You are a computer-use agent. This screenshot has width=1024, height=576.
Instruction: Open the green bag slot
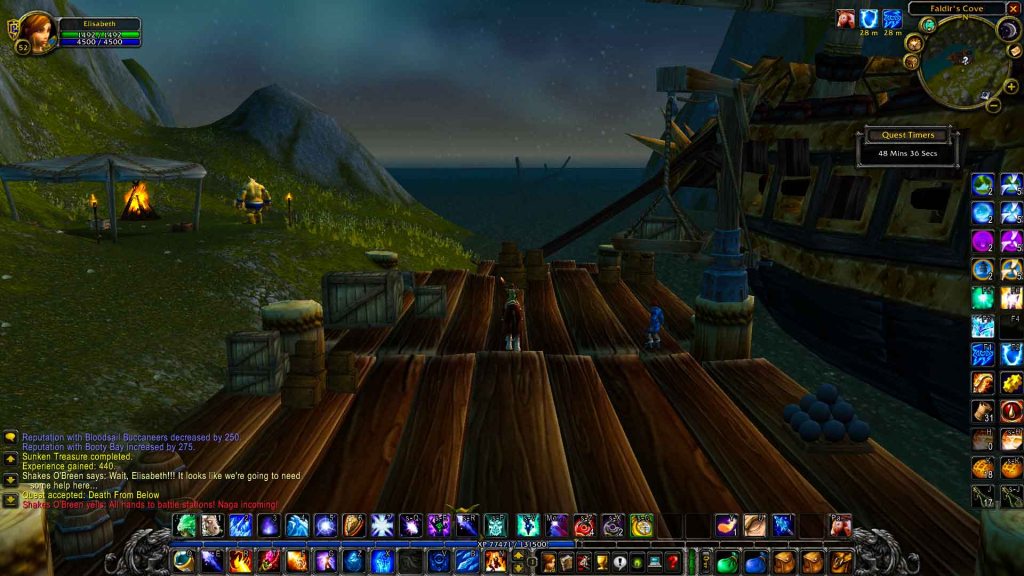click(727, 561)
